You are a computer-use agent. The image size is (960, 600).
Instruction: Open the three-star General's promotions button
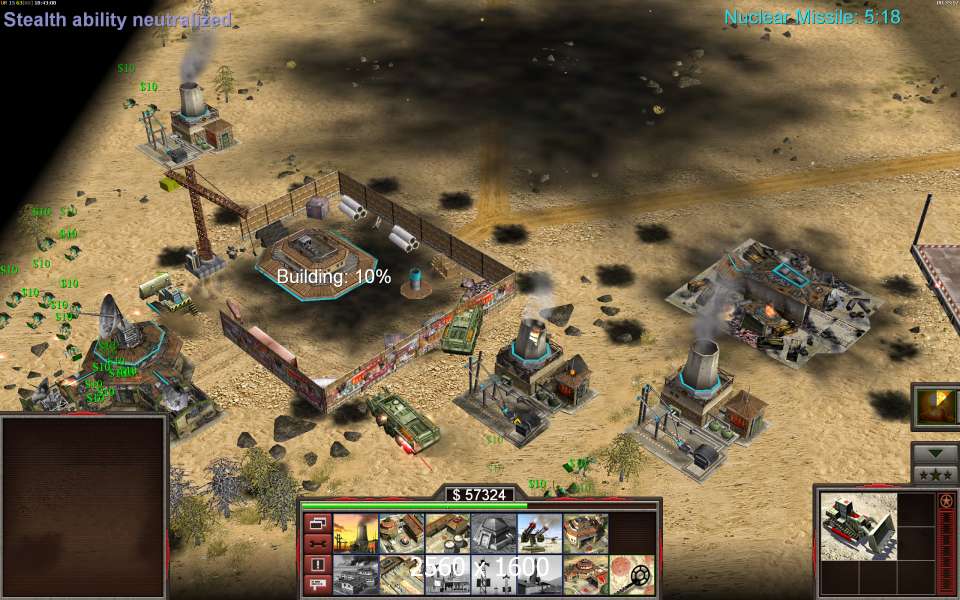935,473
